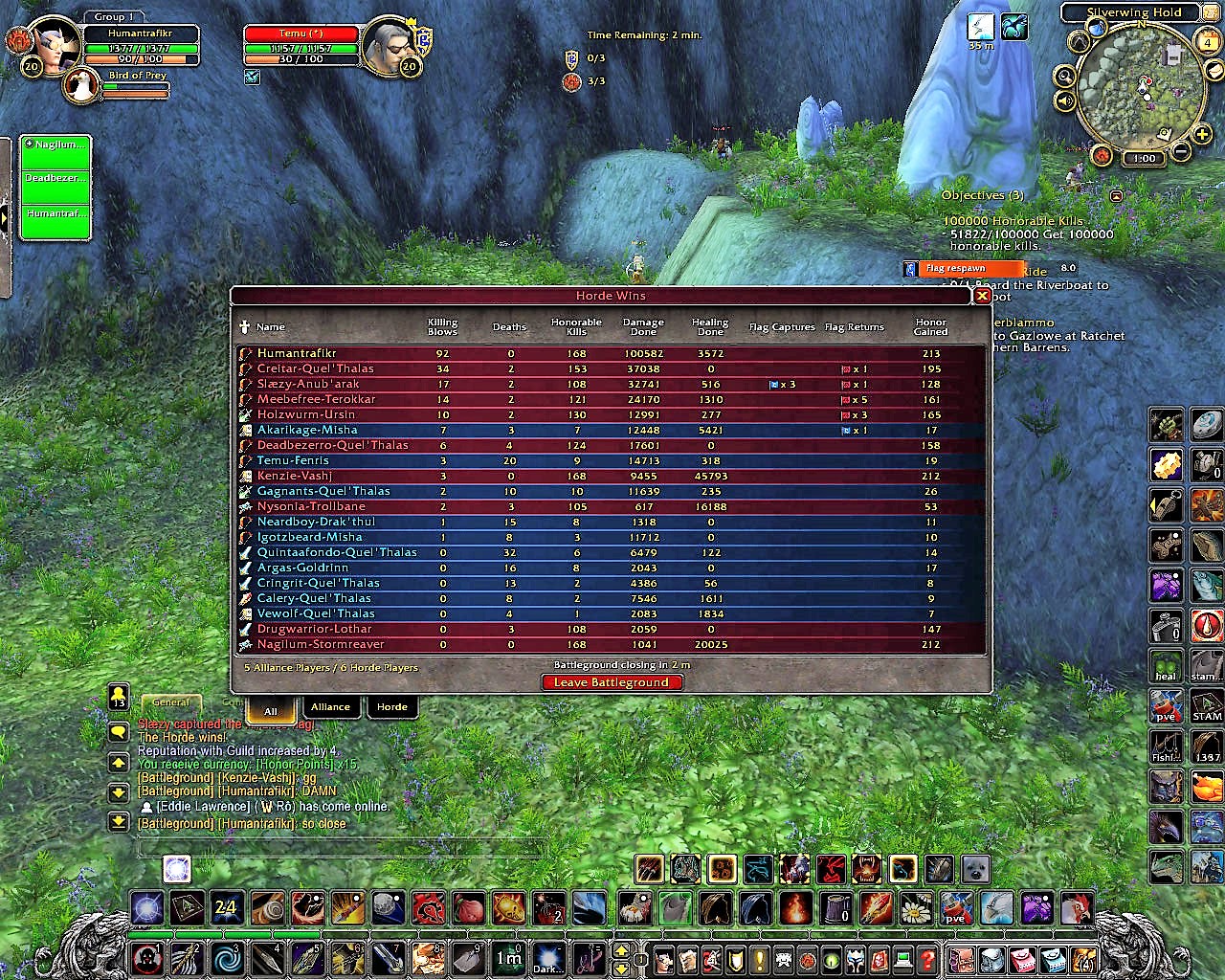Zoom in the minimap with plus button
This screenshot has height=980, width=1225.
tap(1202, 134)
